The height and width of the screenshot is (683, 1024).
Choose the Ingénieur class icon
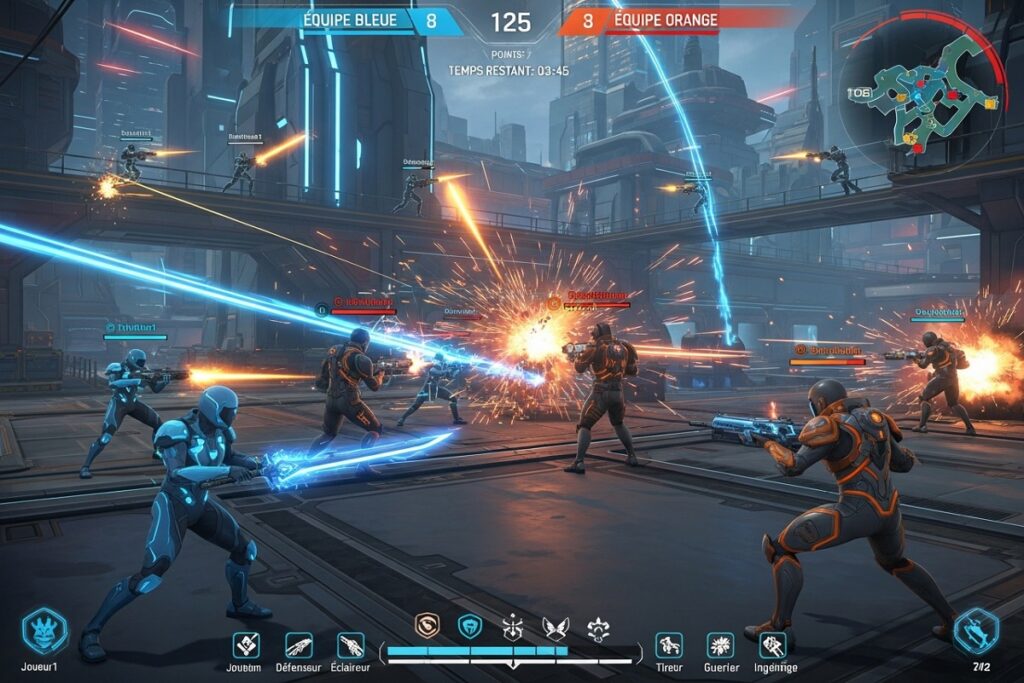coord(773,645)
